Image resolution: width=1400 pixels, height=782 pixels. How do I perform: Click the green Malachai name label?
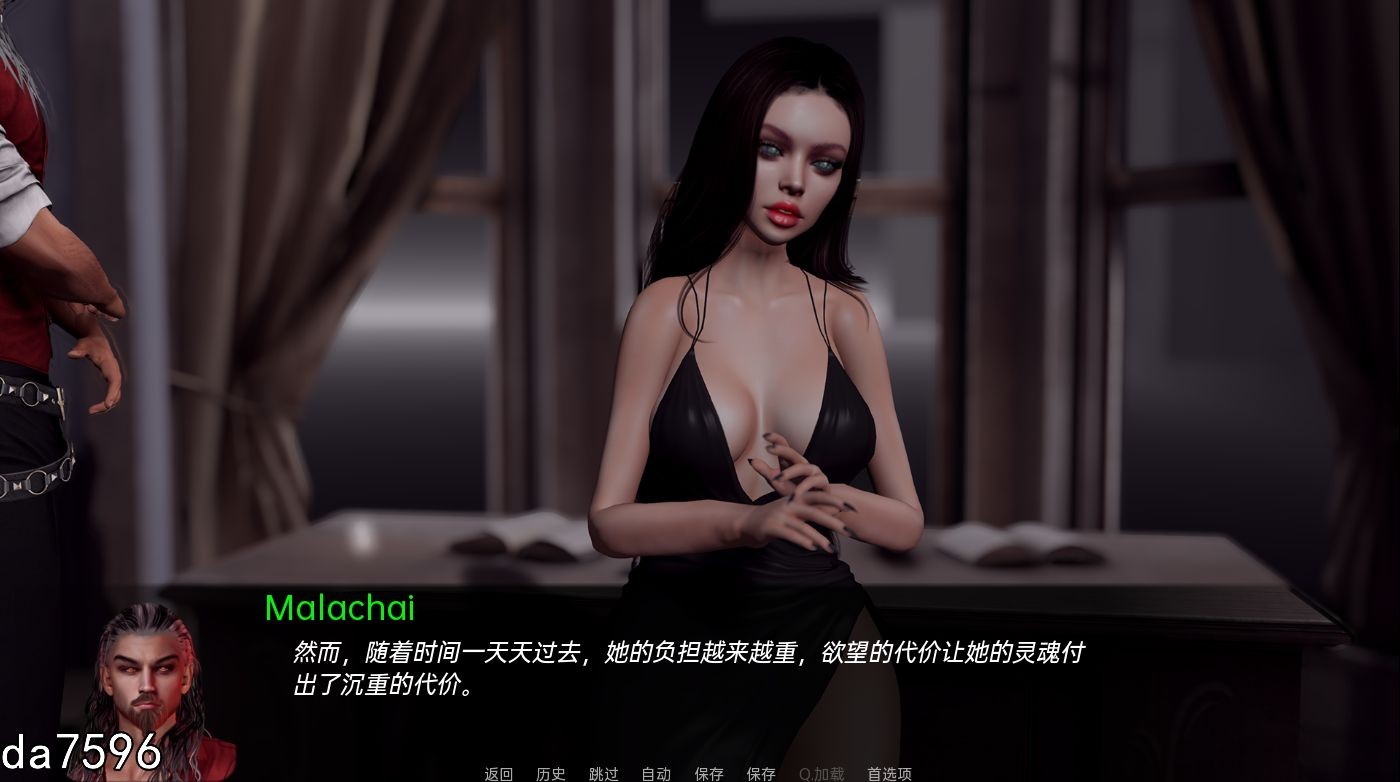point(340,607)
